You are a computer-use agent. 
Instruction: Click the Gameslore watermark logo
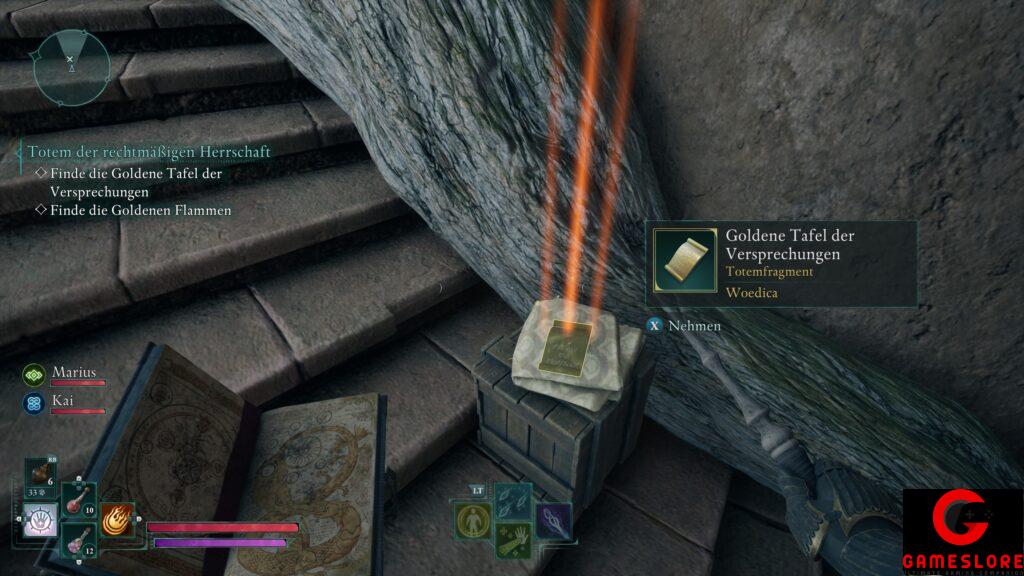(961, 532)
